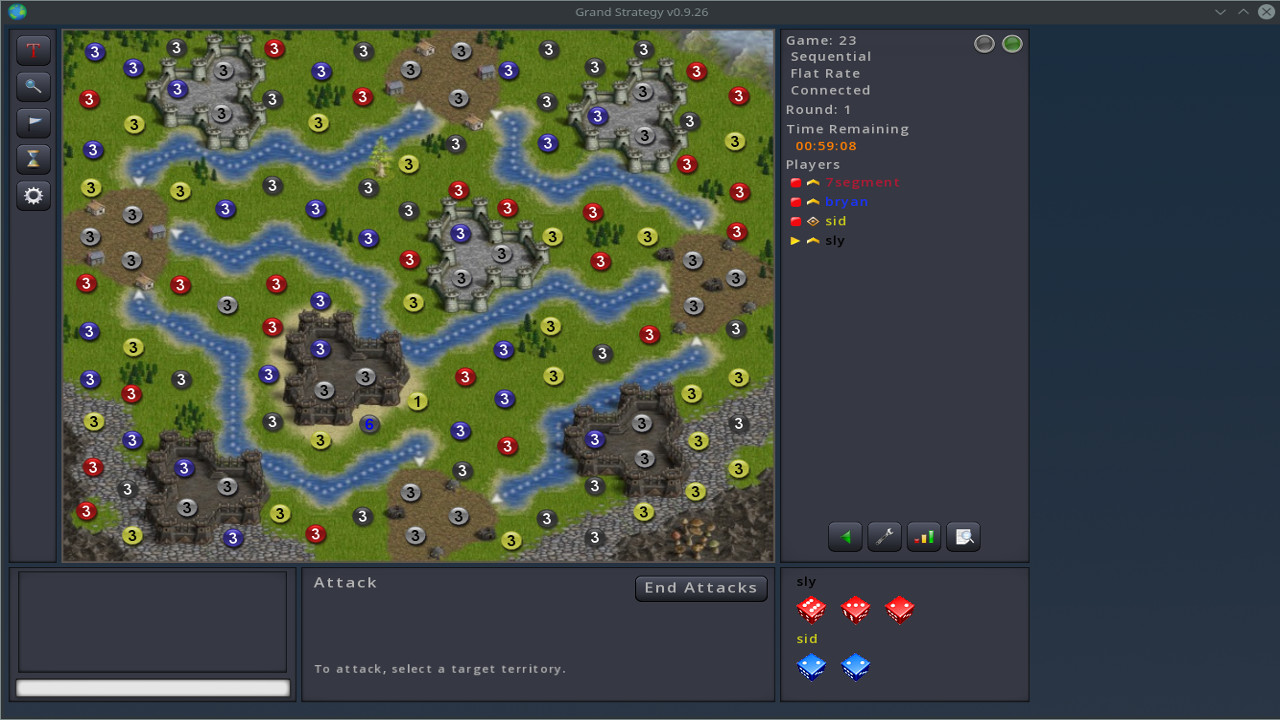Select the Text tool in the toolbar
Screen dimensions: 1280x720
33,50
